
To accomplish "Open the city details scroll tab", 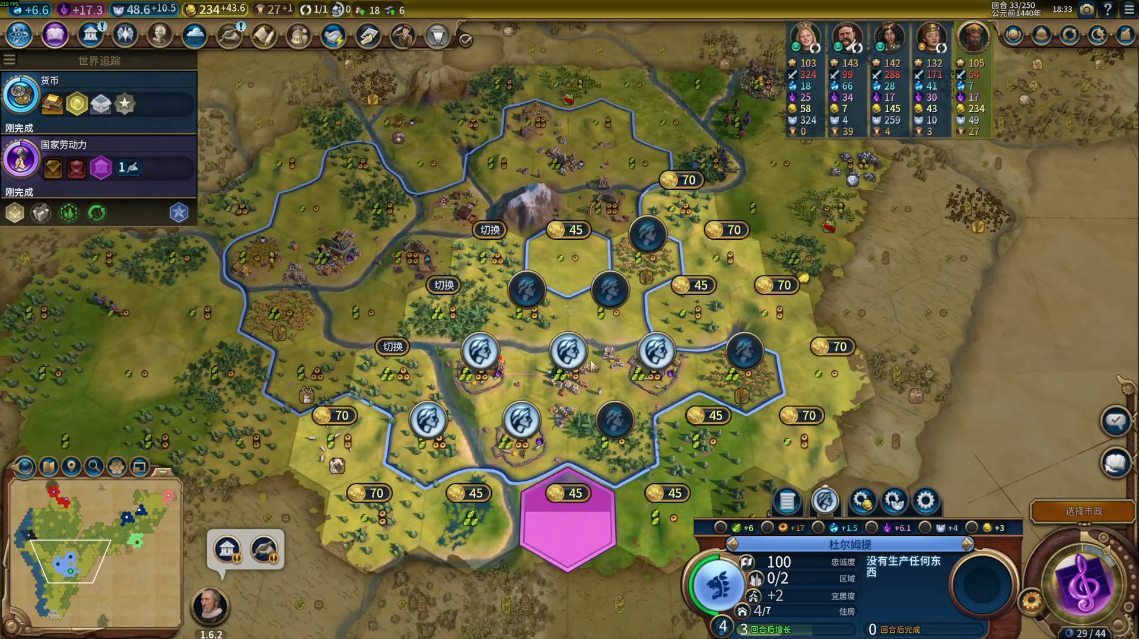I will click(x=787, y=501).
